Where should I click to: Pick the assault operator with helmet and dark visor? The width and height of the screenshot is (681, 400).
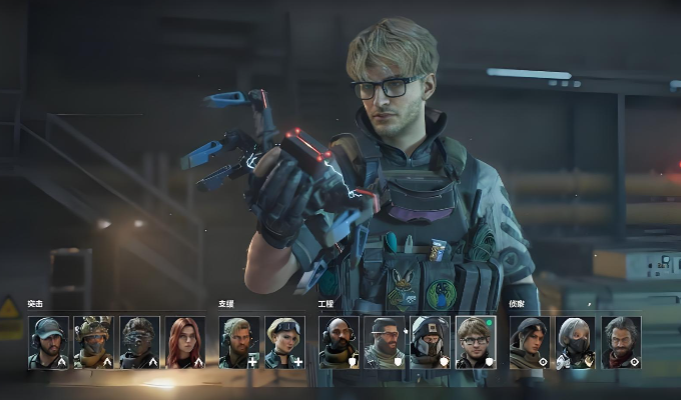tap(139, 343)
